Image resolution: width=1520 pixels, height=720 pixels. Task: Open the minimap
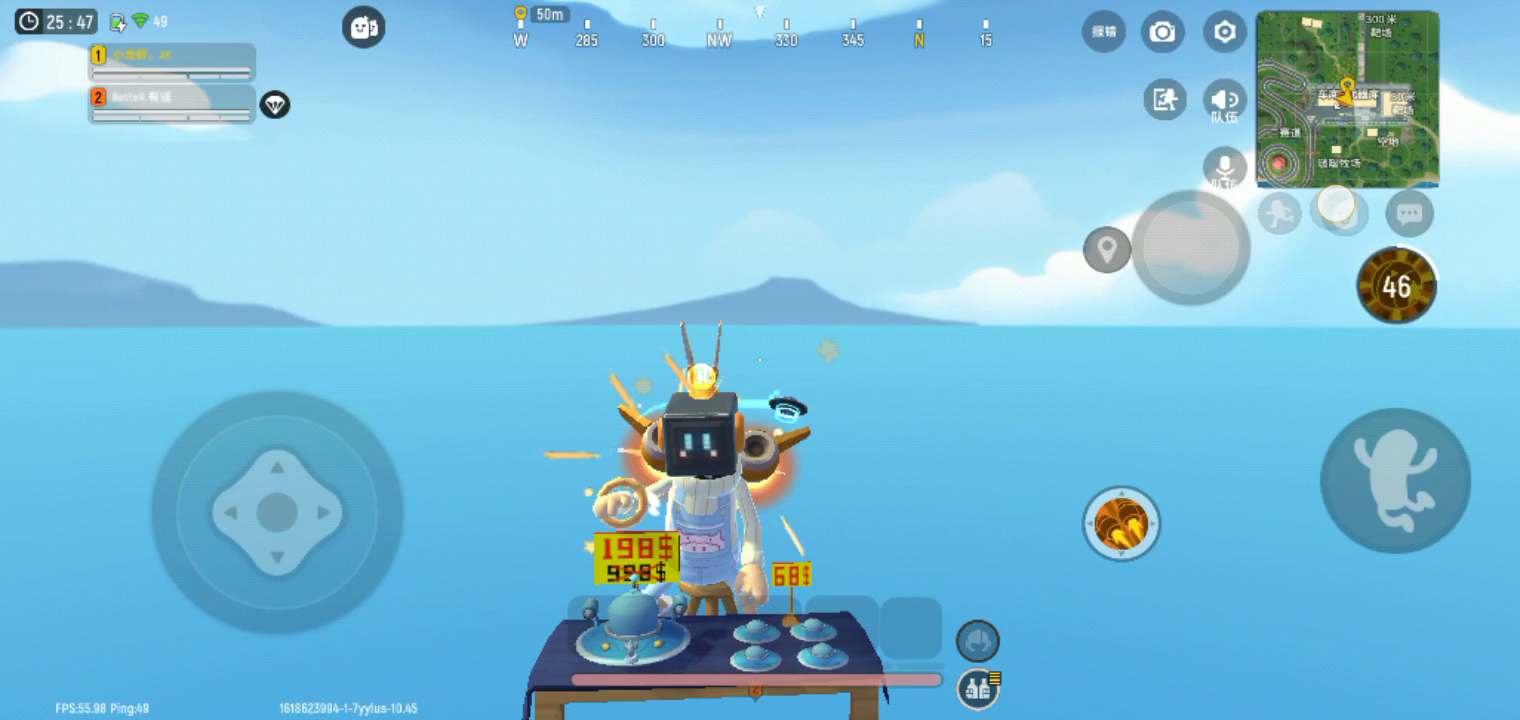pyautogui.click(x=1346, y=99)
